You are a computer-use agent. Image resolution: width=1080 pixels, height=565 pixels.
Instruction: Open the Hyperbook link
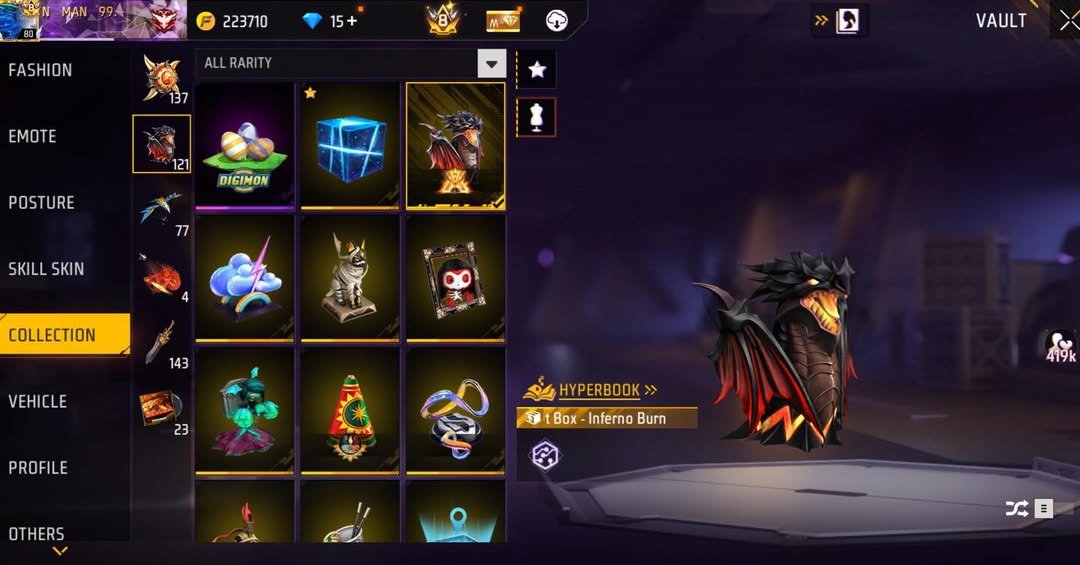coord(598,389)
